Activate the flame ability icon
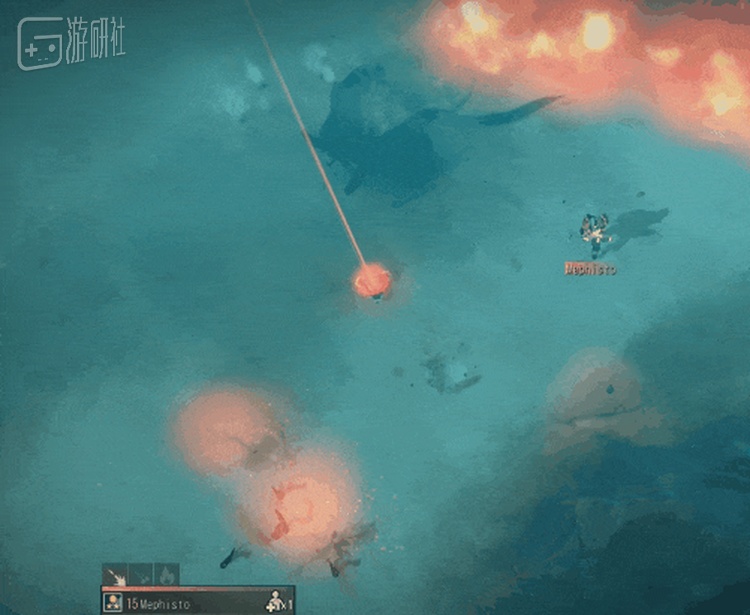 (166, 576)
